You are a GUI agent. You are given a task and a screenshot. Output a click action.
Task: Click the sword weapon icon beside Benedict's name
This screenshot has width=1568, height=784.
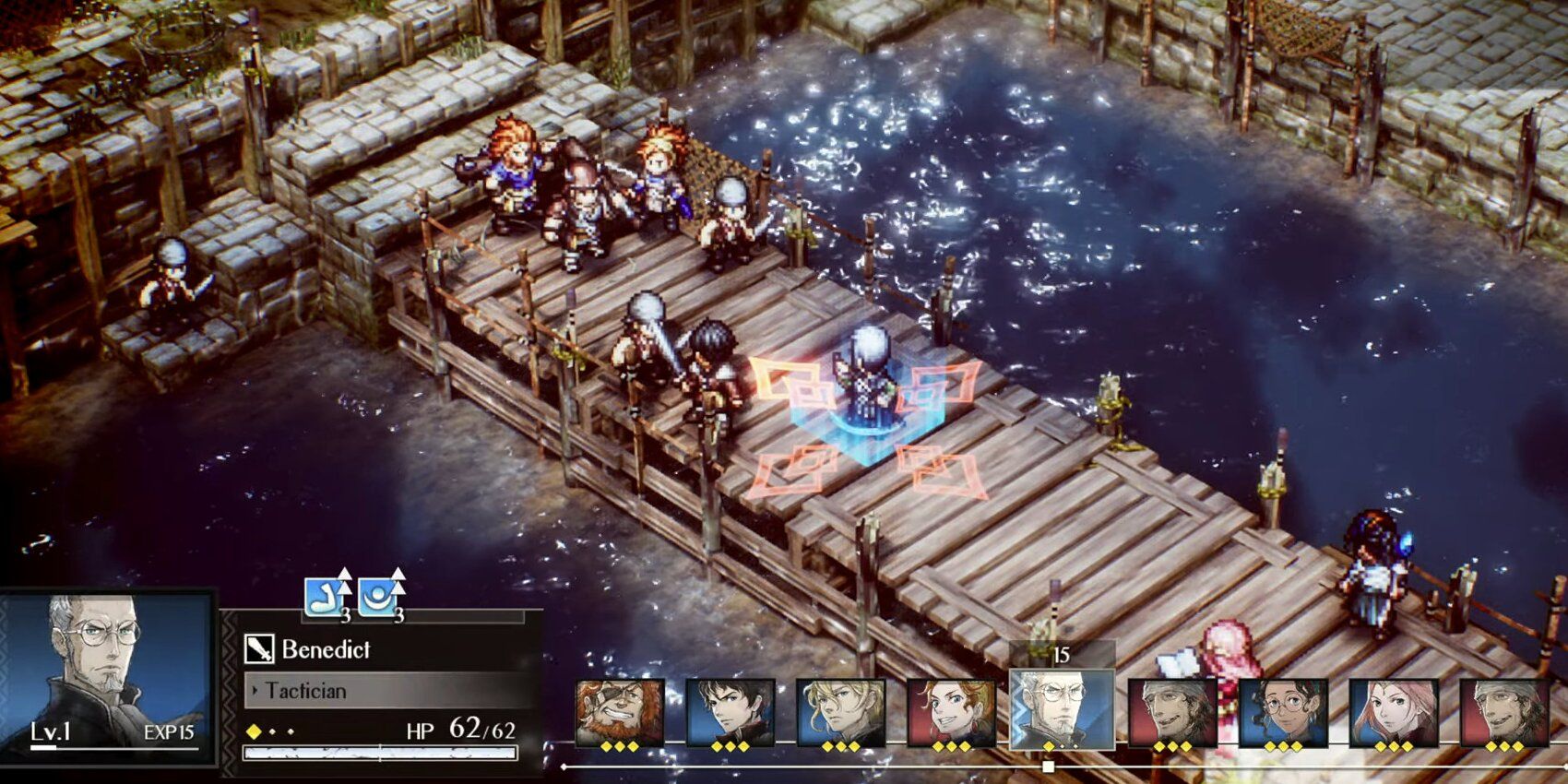click(259, 649)
